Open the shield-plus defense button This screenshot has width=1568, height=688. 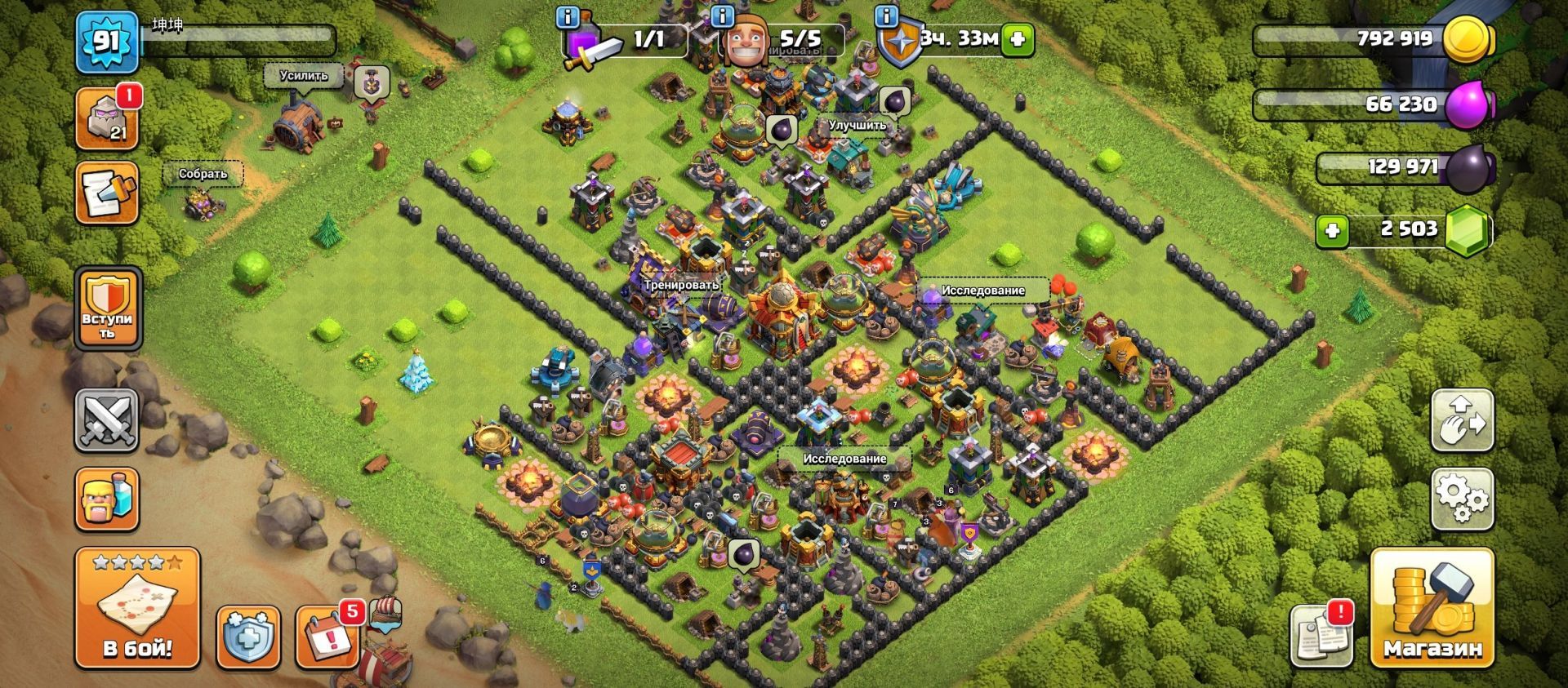pyautogui.click(x=248, y=637)
